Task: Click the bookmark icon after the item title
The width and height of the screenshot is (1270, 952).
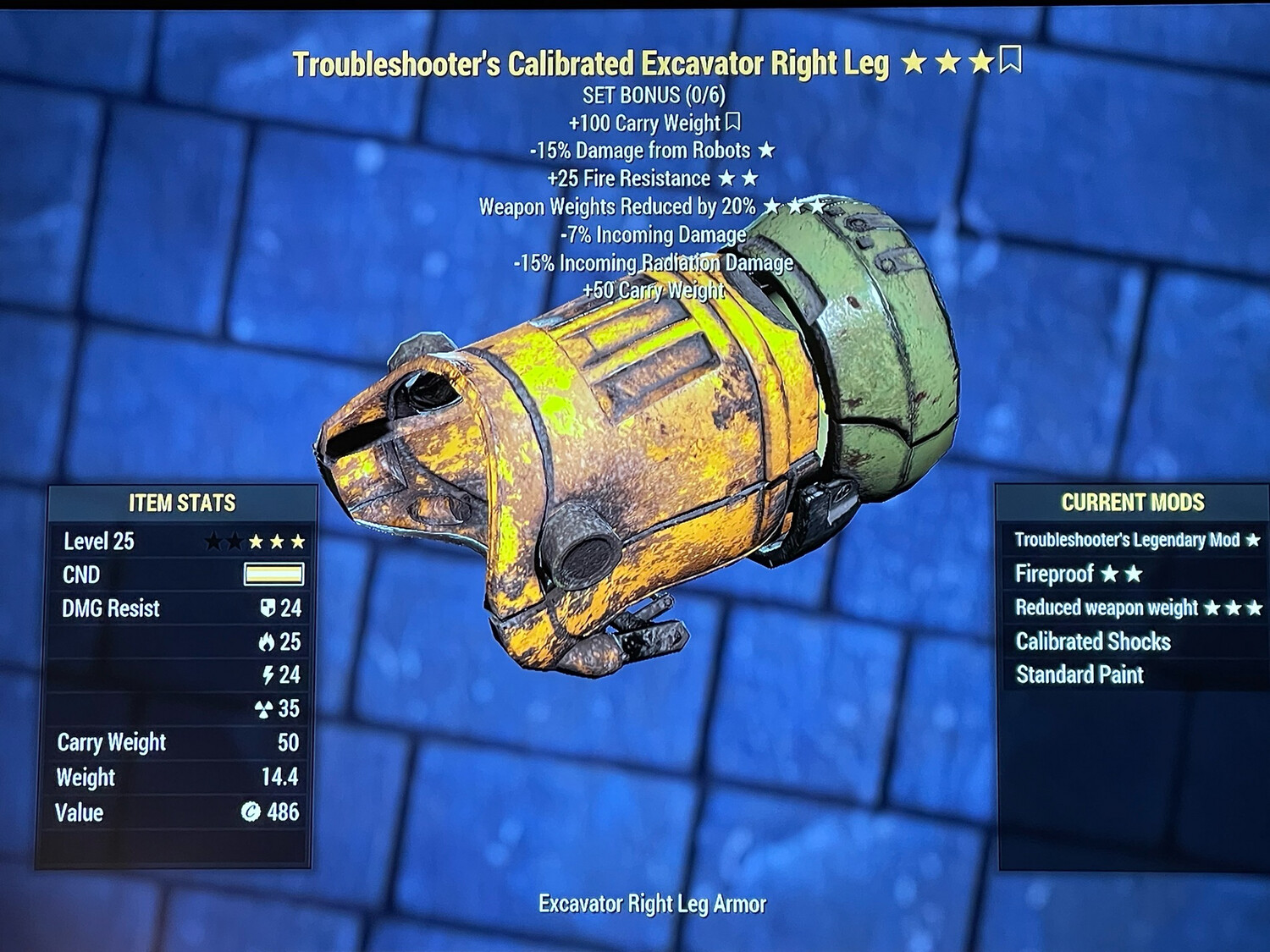Action: pyautogui.click(x=1008, y=60)
